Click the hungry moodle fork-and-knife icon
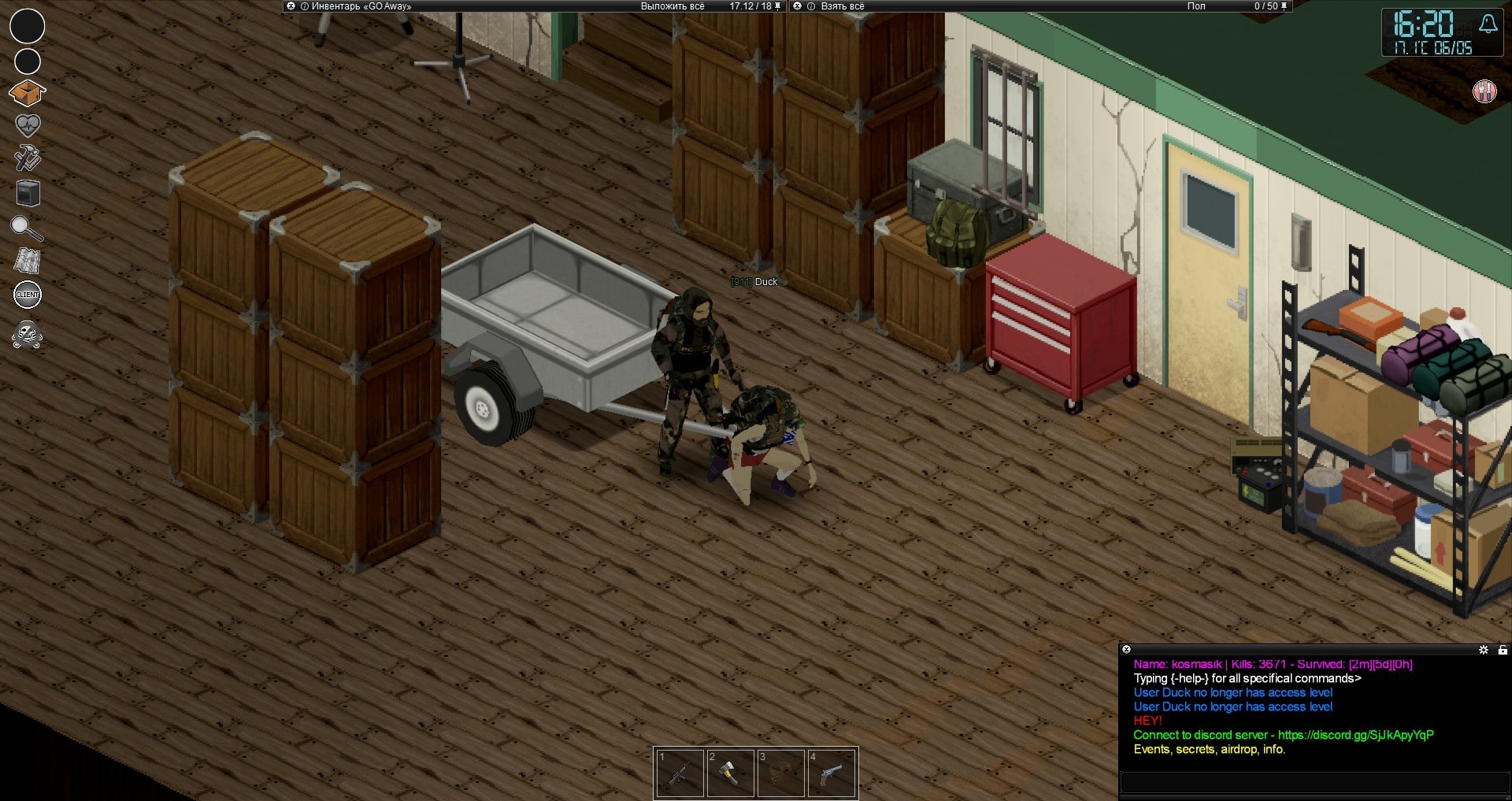The width and height of the screenshot is (1512, 801). [x=1484, y=91]
